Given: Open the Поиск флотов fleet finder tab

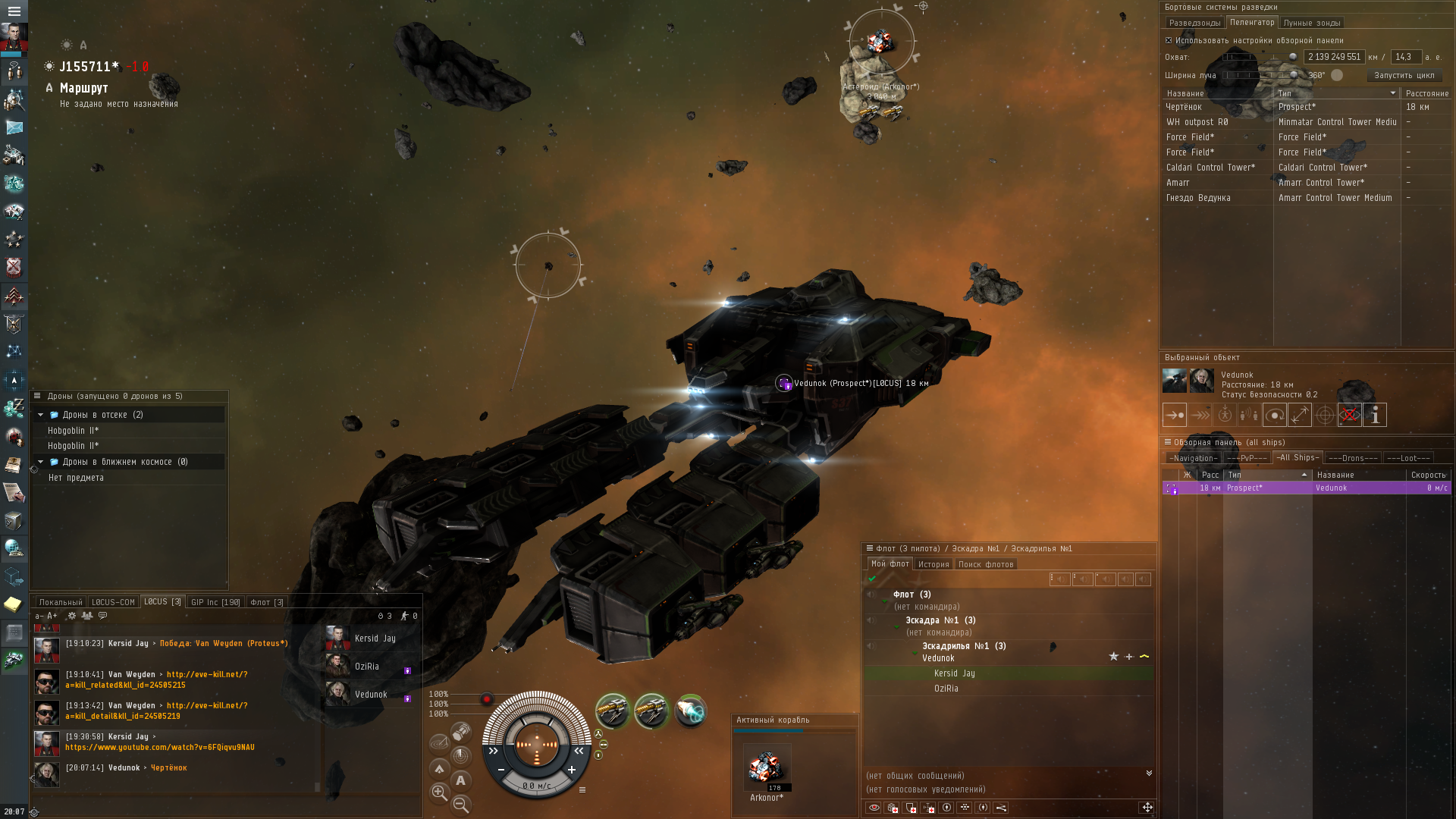Looking at the screenshot, I should coord(985,564).
